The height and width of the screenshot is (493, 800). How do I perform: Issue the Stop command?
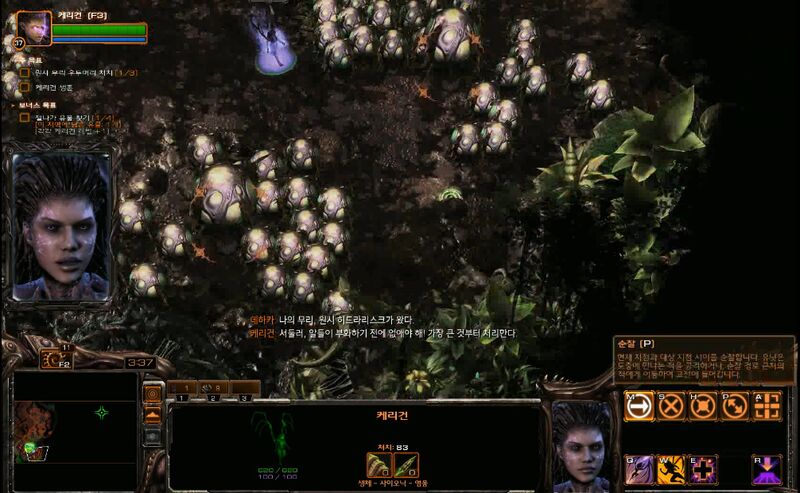[x=671, y=404]
